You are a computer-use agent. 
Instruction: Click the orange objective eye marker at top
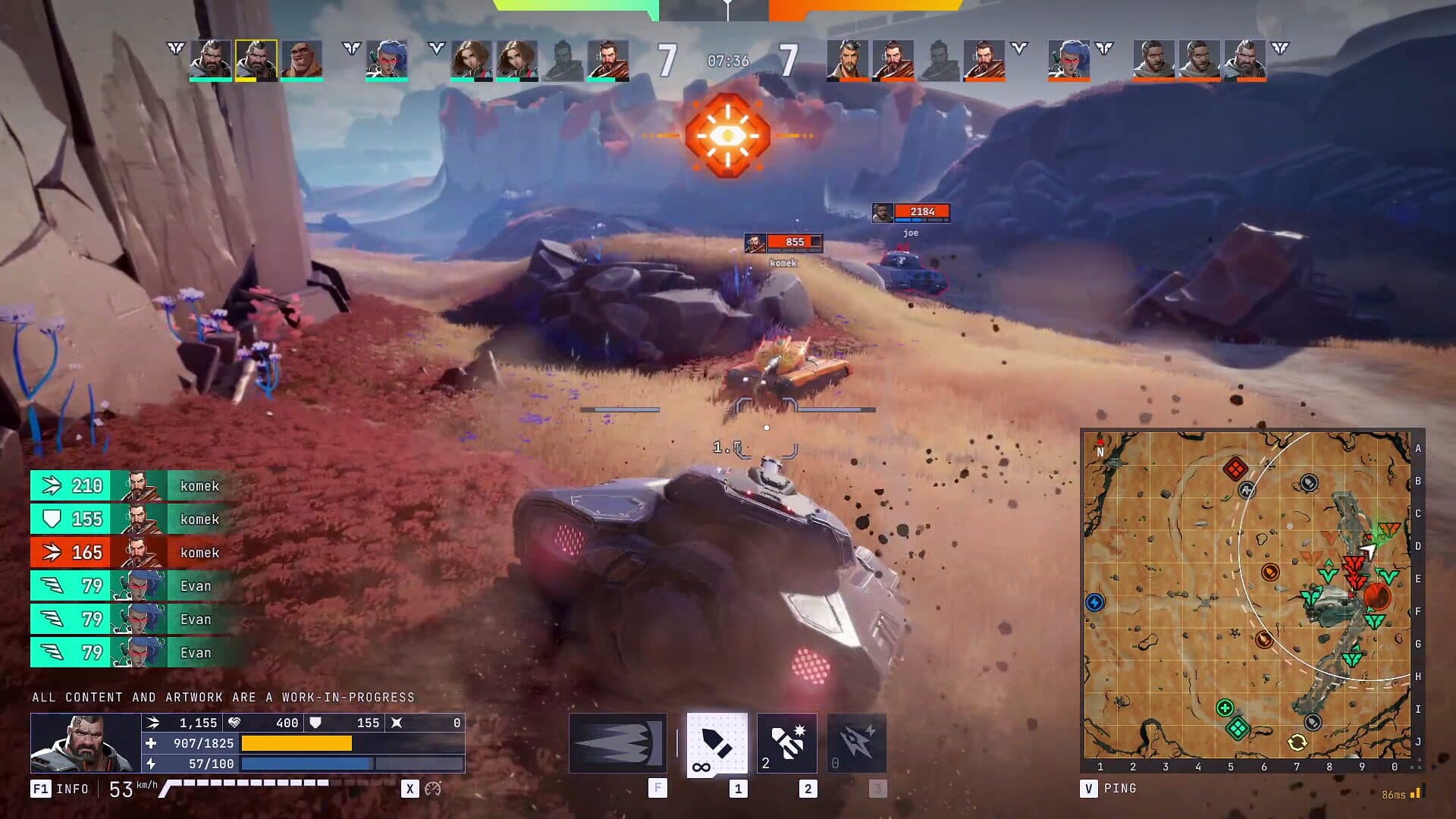[726, 136]
